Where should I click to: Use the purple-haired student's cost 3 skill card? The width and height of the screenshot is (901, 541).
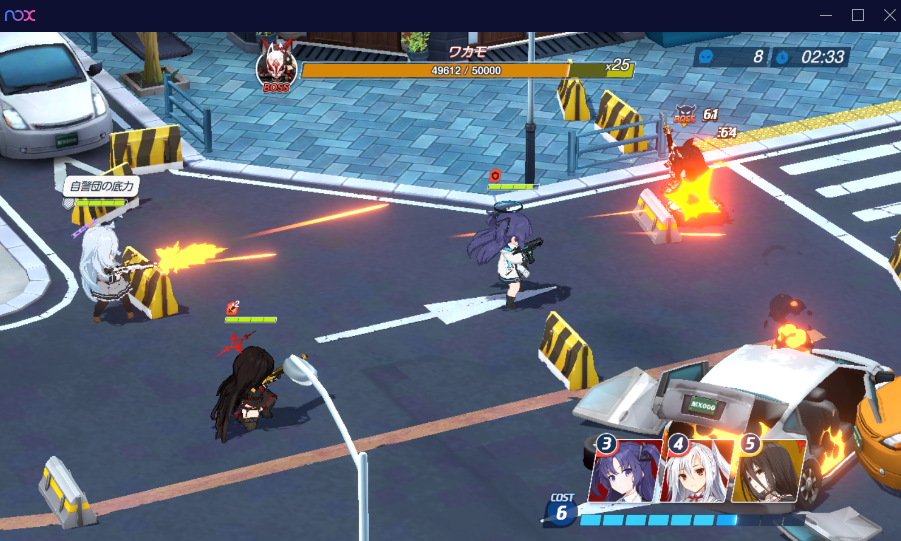[x=627, y=471]
